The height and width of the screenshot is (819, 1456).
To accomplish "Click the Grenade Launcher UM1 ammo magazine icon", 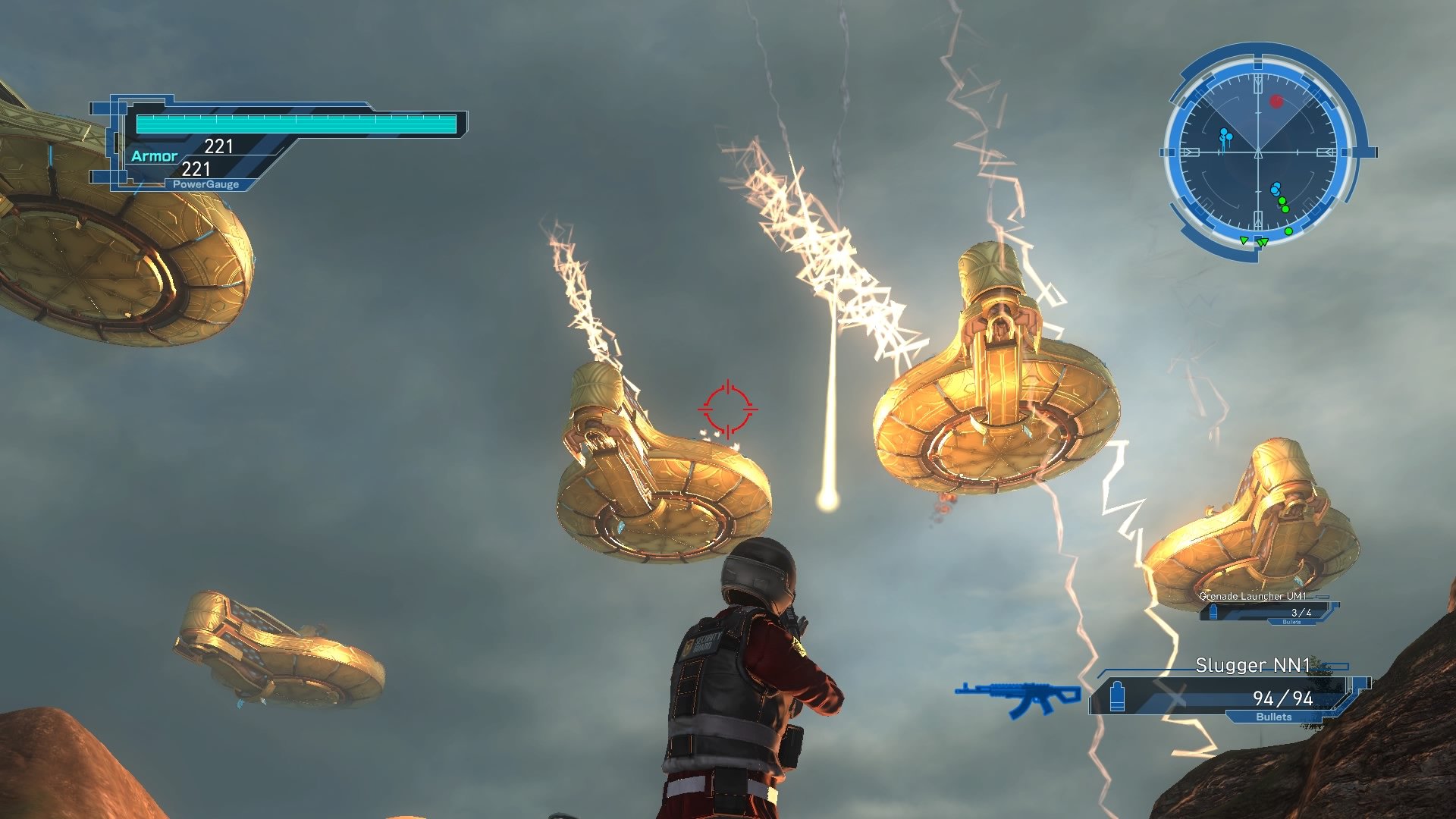I will coord(1213,612).
